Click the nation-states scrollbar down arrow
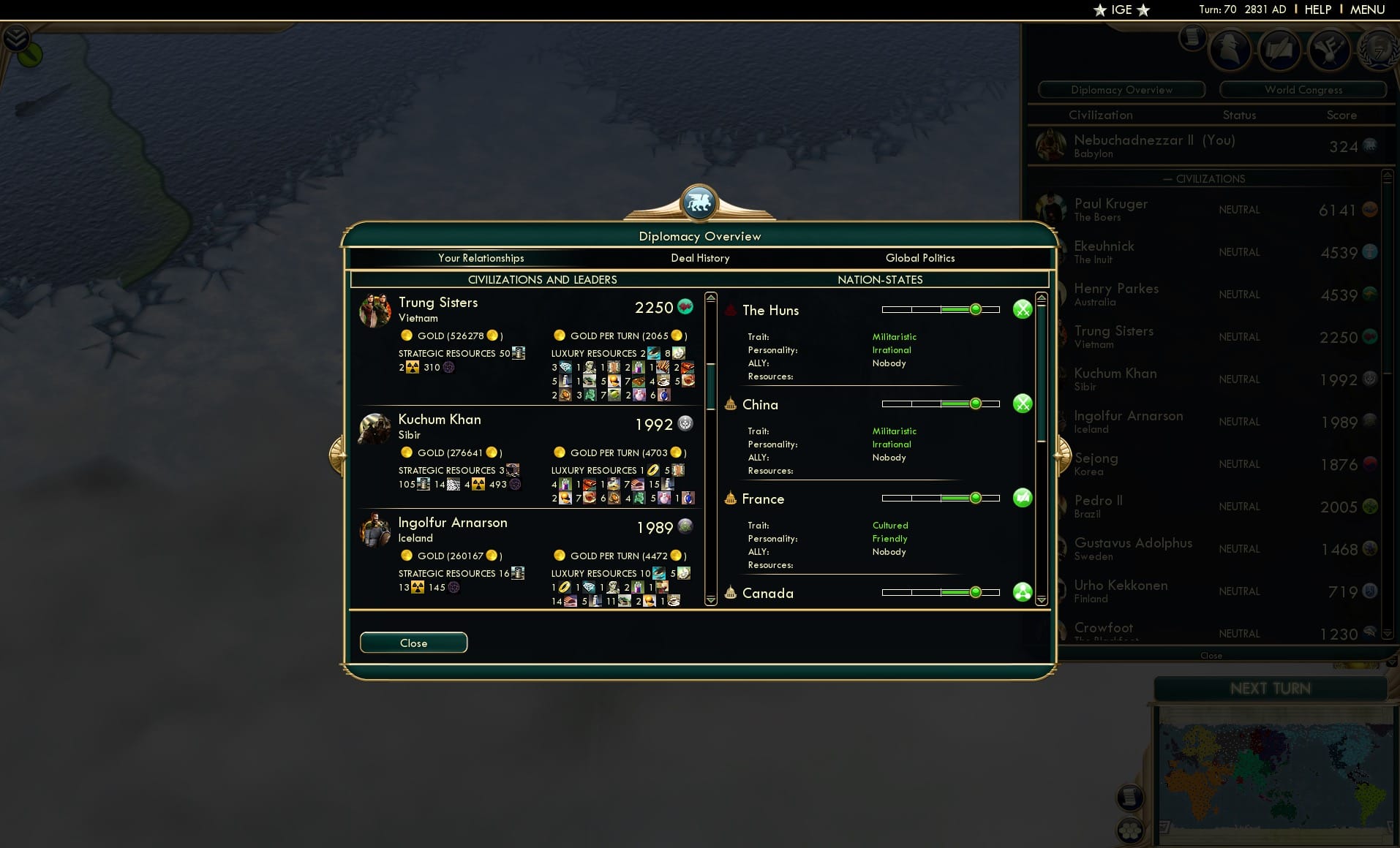Image resolution: width=1400 pixels, height=848 pixels. click(1040, 601)
